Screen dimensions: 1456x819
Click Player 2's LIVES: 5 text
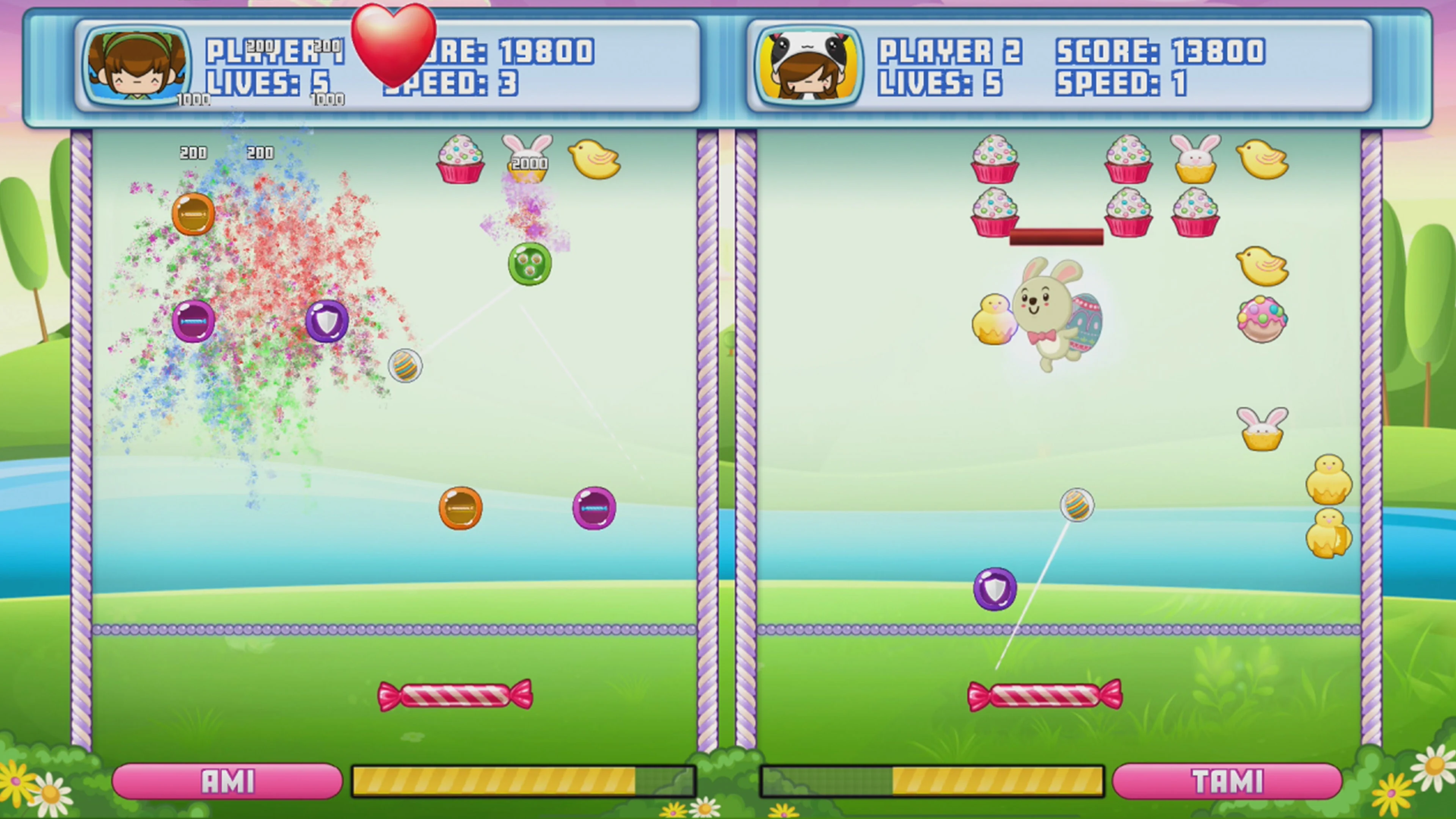point(941,84)
